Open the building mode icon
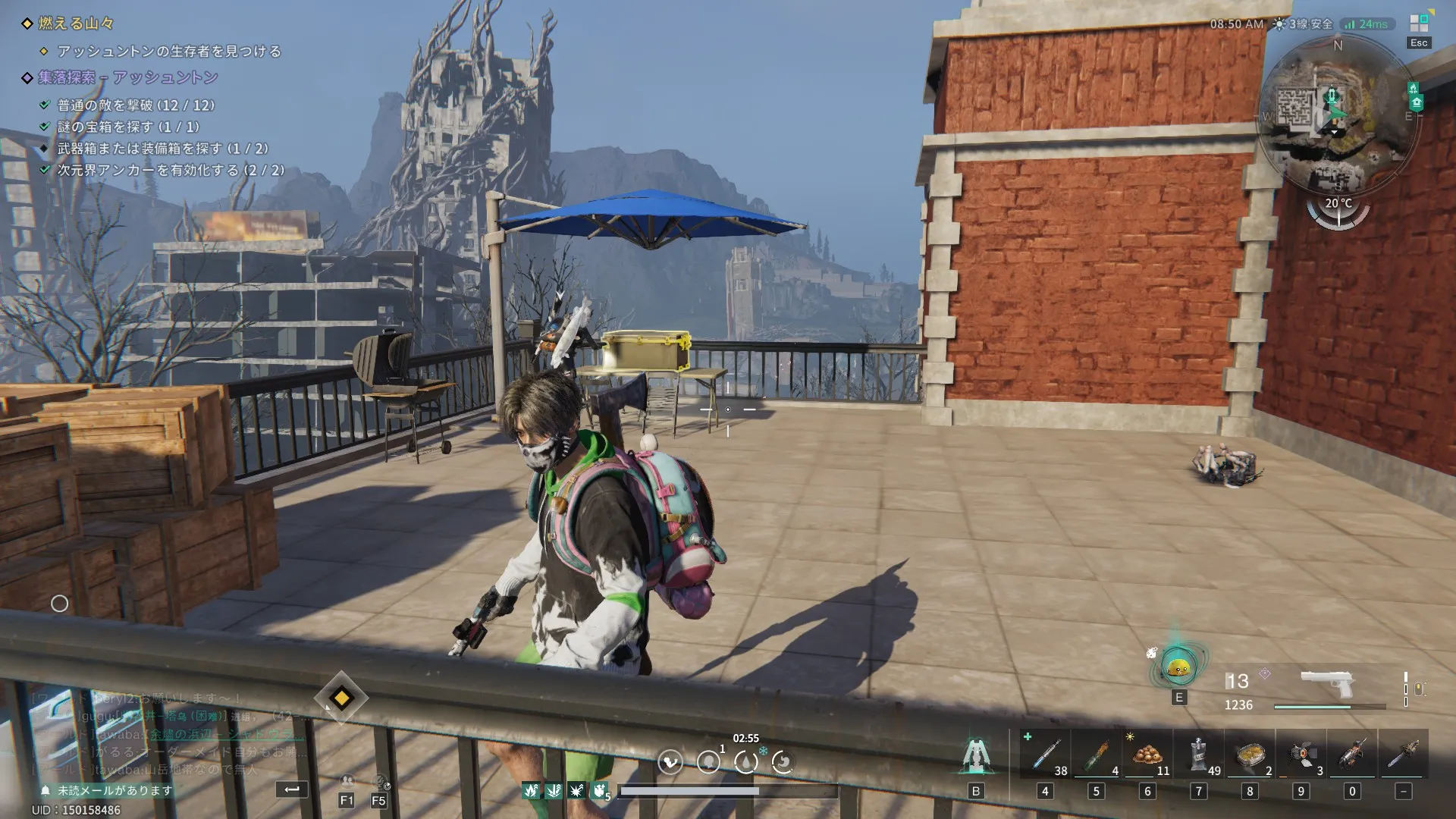 pos(975,757)
